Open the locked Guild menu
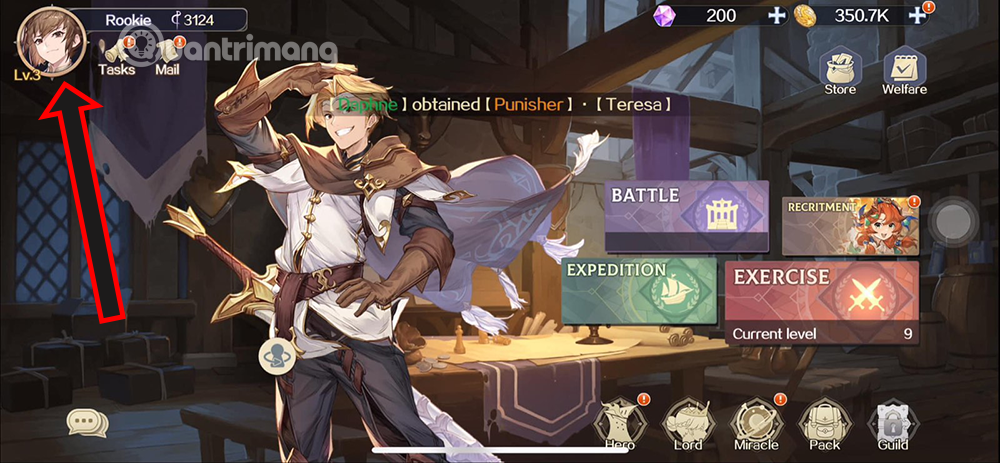1000x463 pixels. point(891,425)
